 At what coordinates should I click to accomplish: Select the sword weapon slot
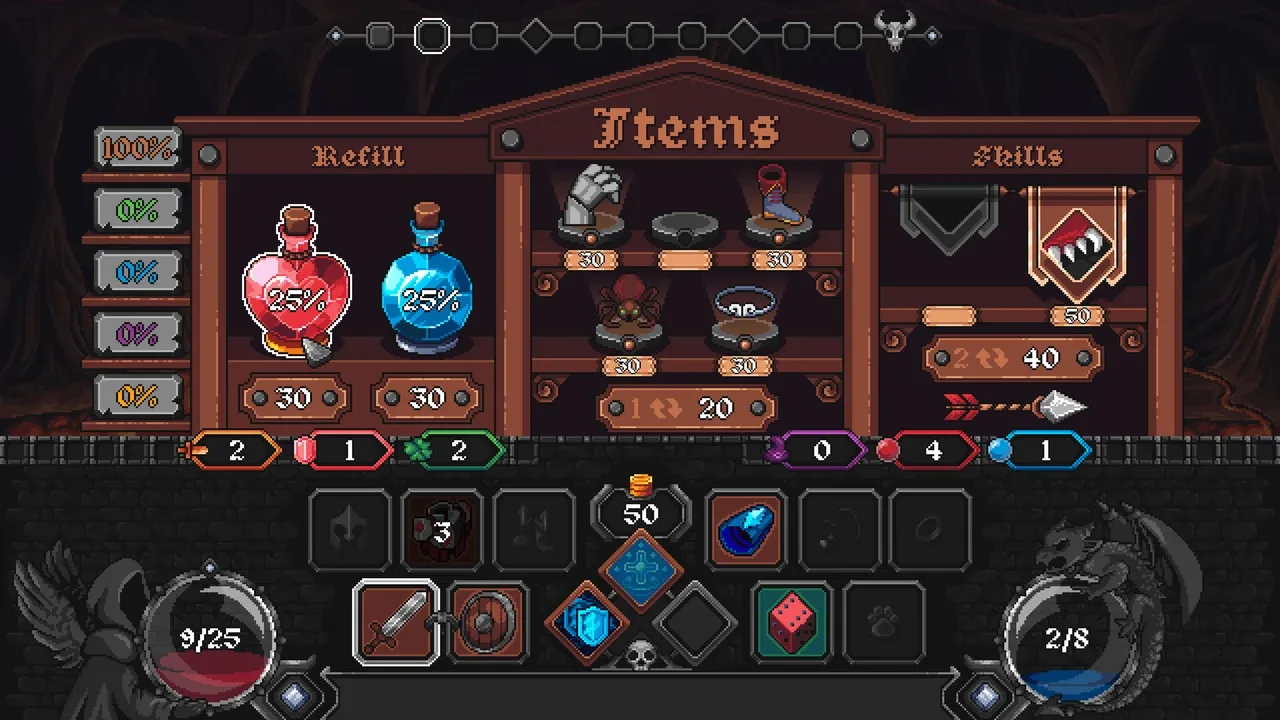click(396, 622)
